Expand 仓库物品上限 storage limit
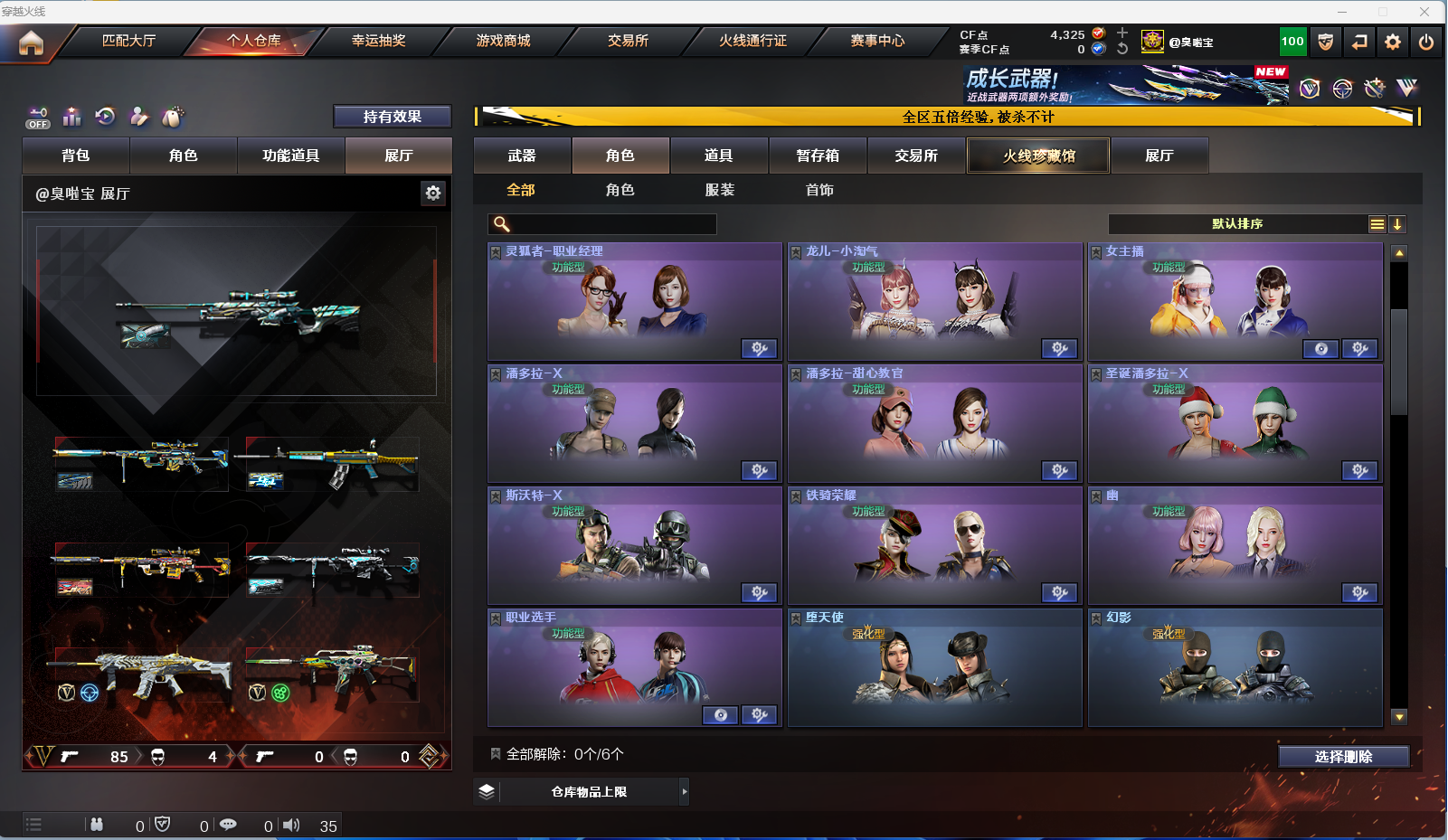The height and width of the screenshot is (840, 1448). pos(589,792)
